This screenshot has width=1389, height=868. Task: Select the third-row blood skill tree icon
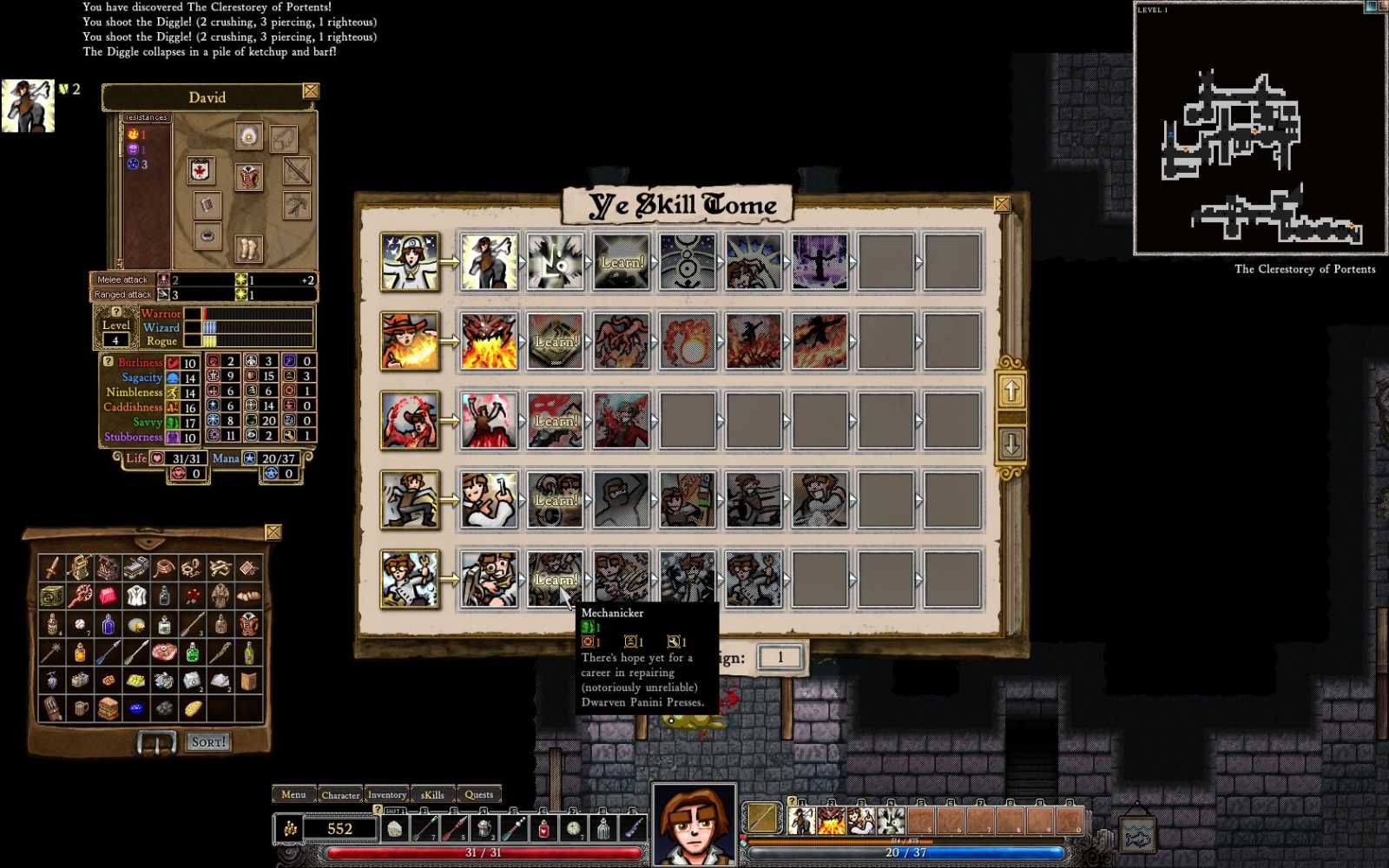410,421
